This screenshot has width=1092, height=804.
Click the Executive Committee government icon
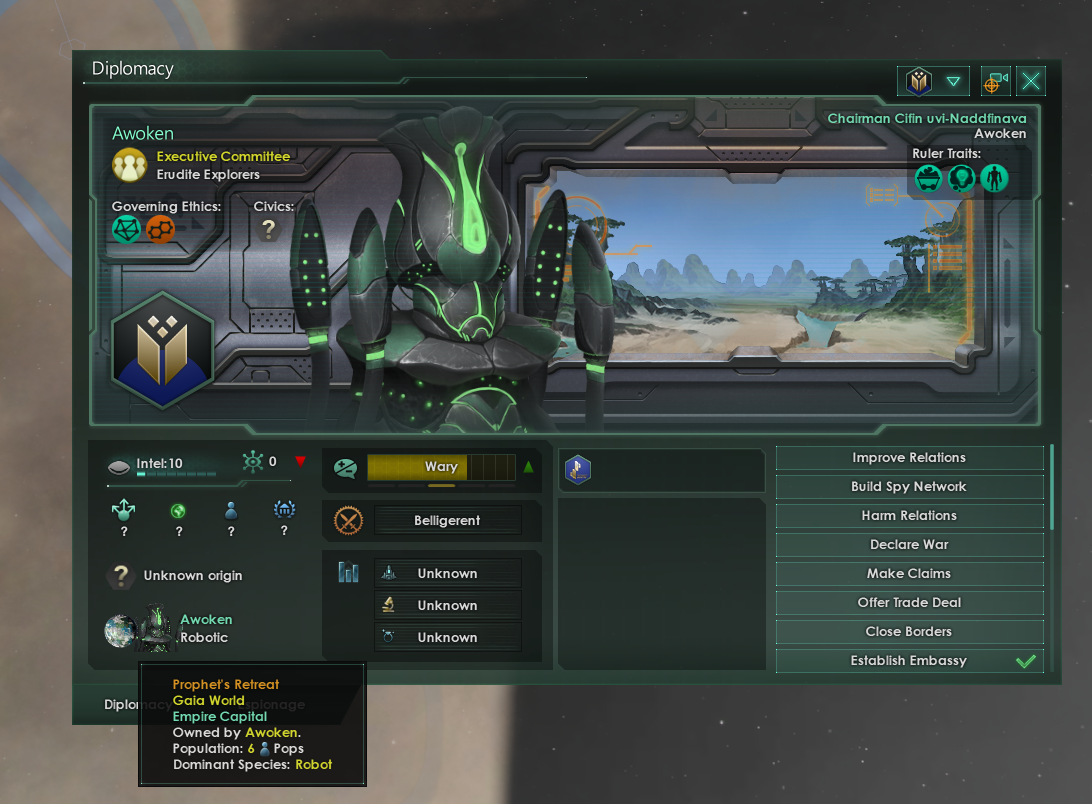[129, 165]
